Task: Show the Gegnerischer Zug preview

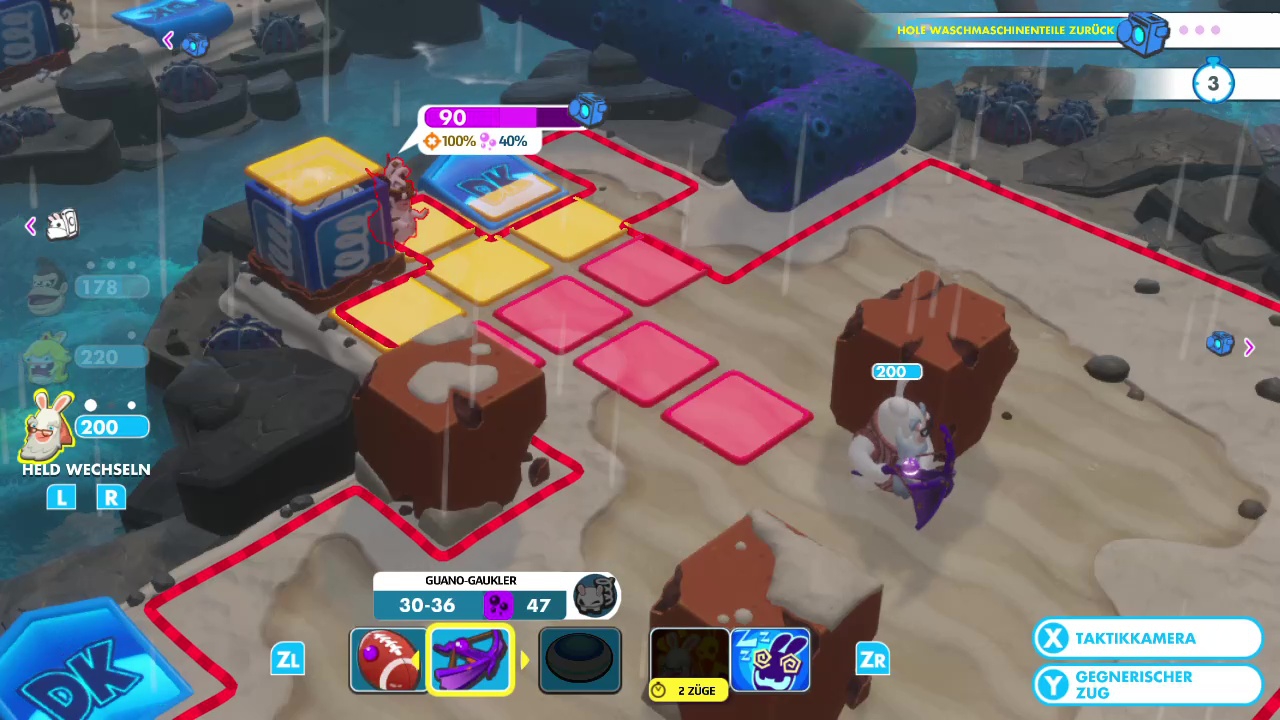Action: click(x=1147, y=685)
